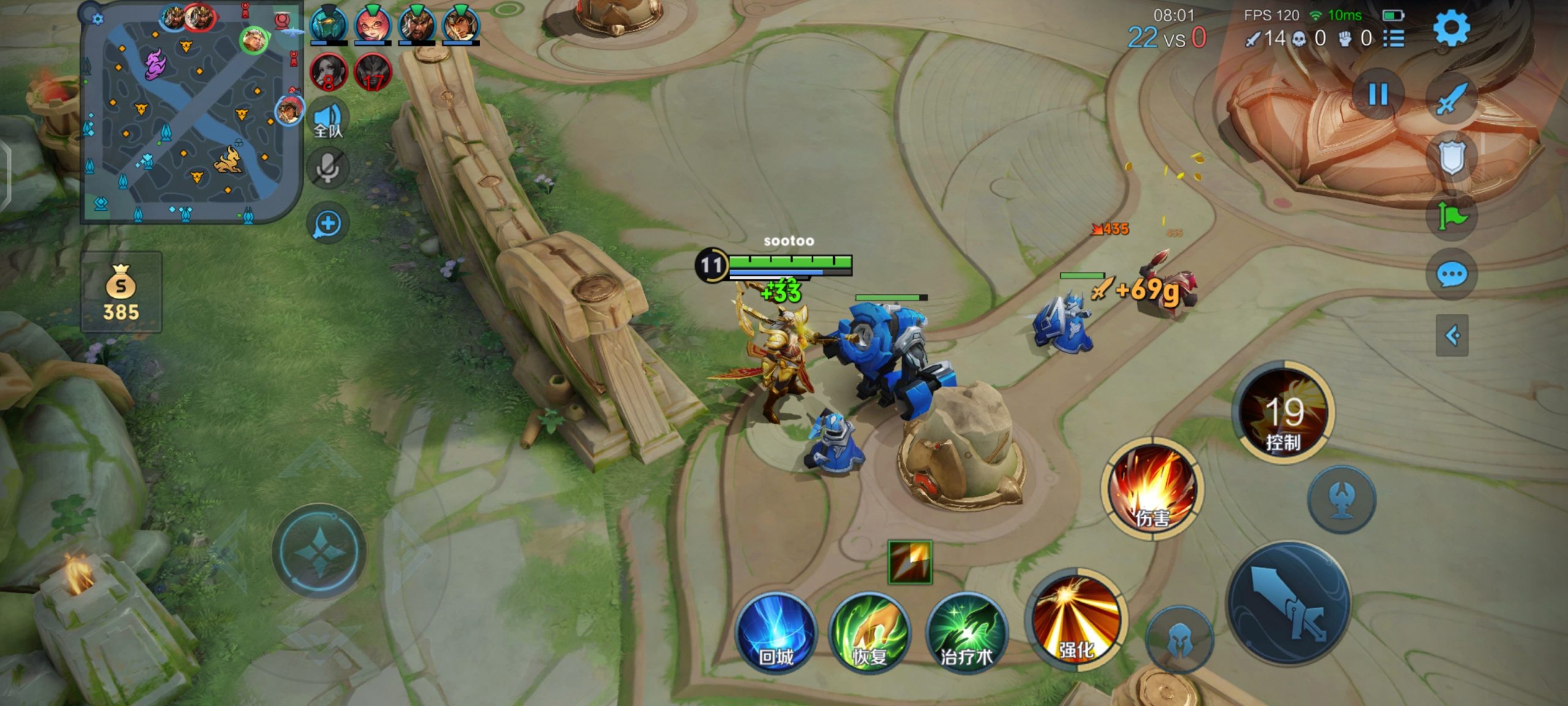The width and height of the screenshot is (1568, 706).
Task: Collapse the side panel with arrow button
Action: coord(1452,335)
